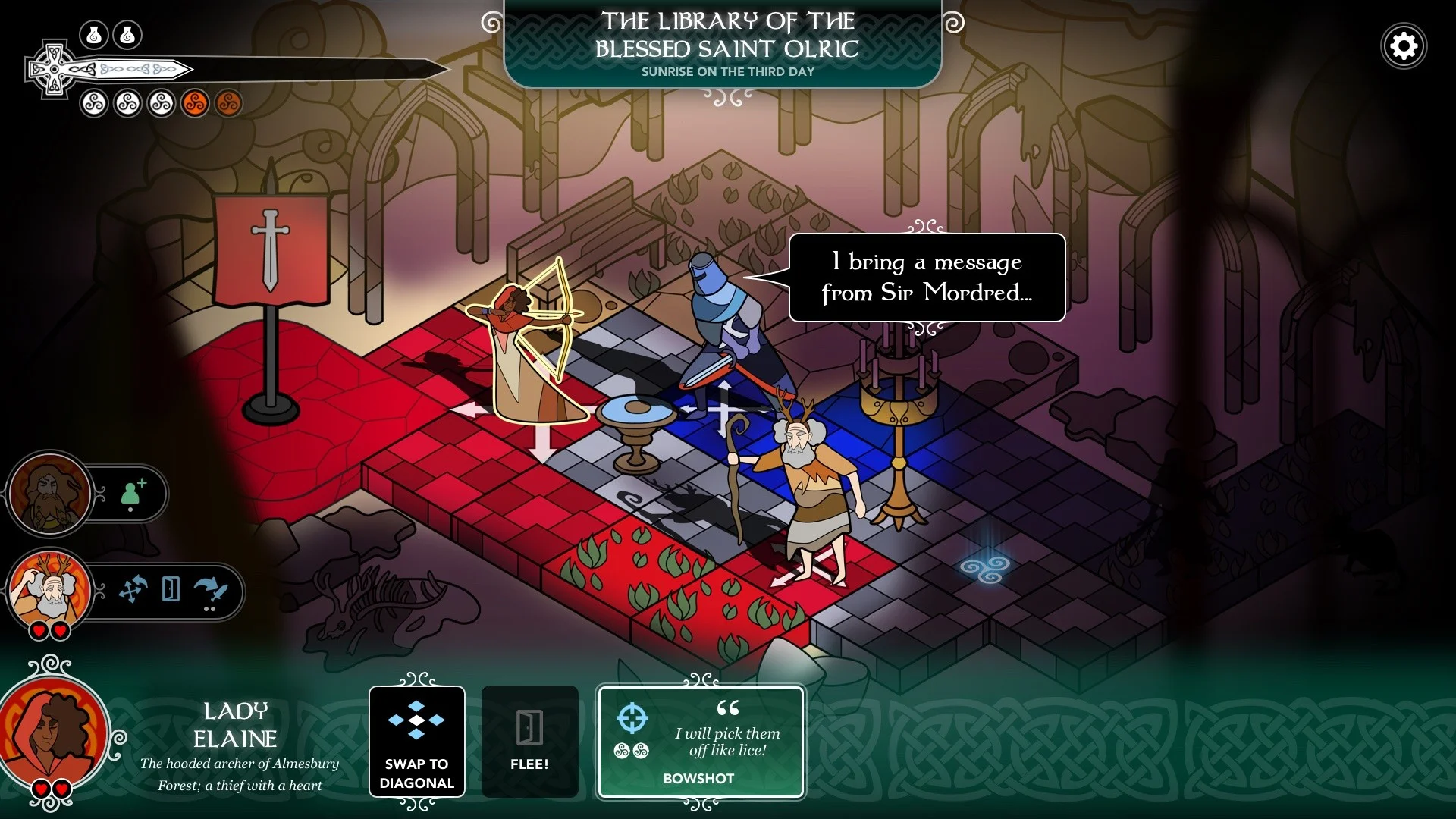Activate the Bowshot ability card
The width and height of the screenshot is (1456, 819).
tap(700, 742)
